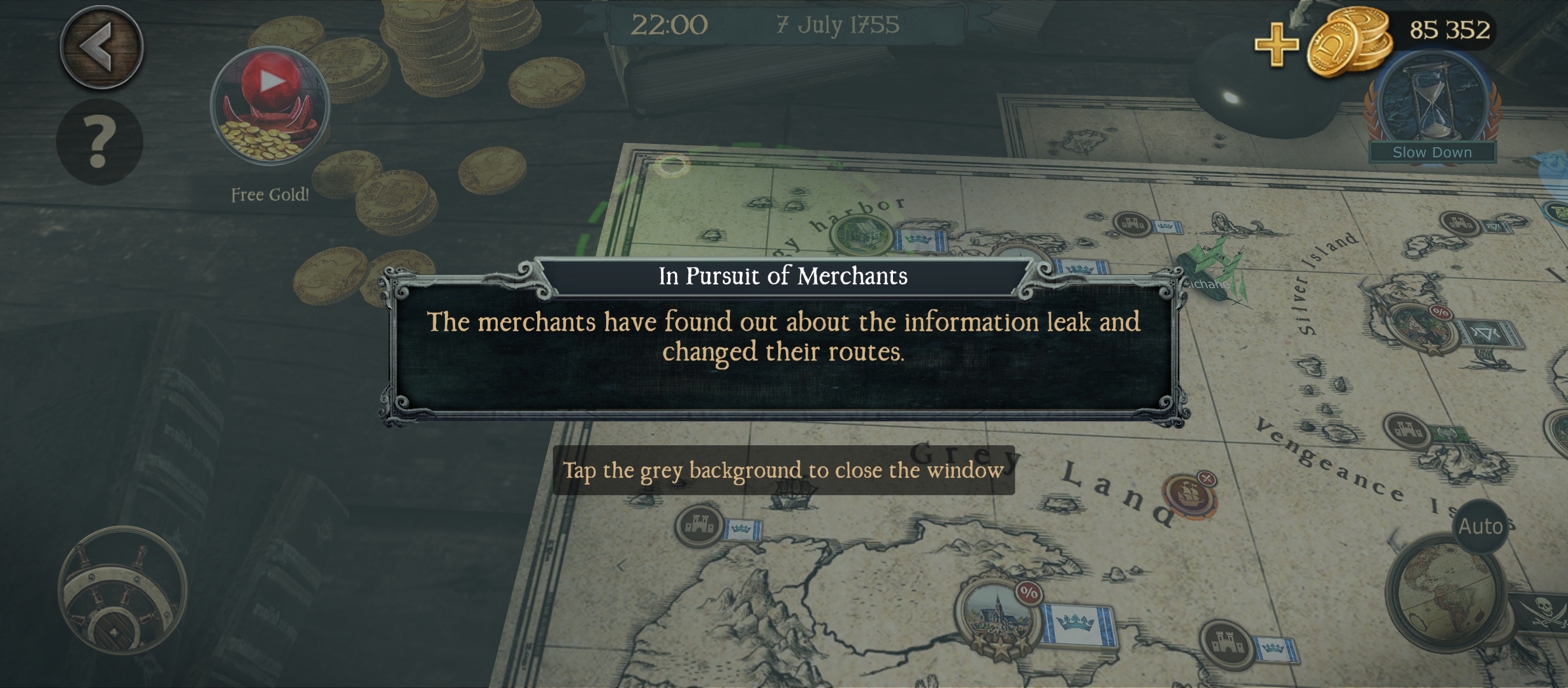Go back with the arrow button

101,47
